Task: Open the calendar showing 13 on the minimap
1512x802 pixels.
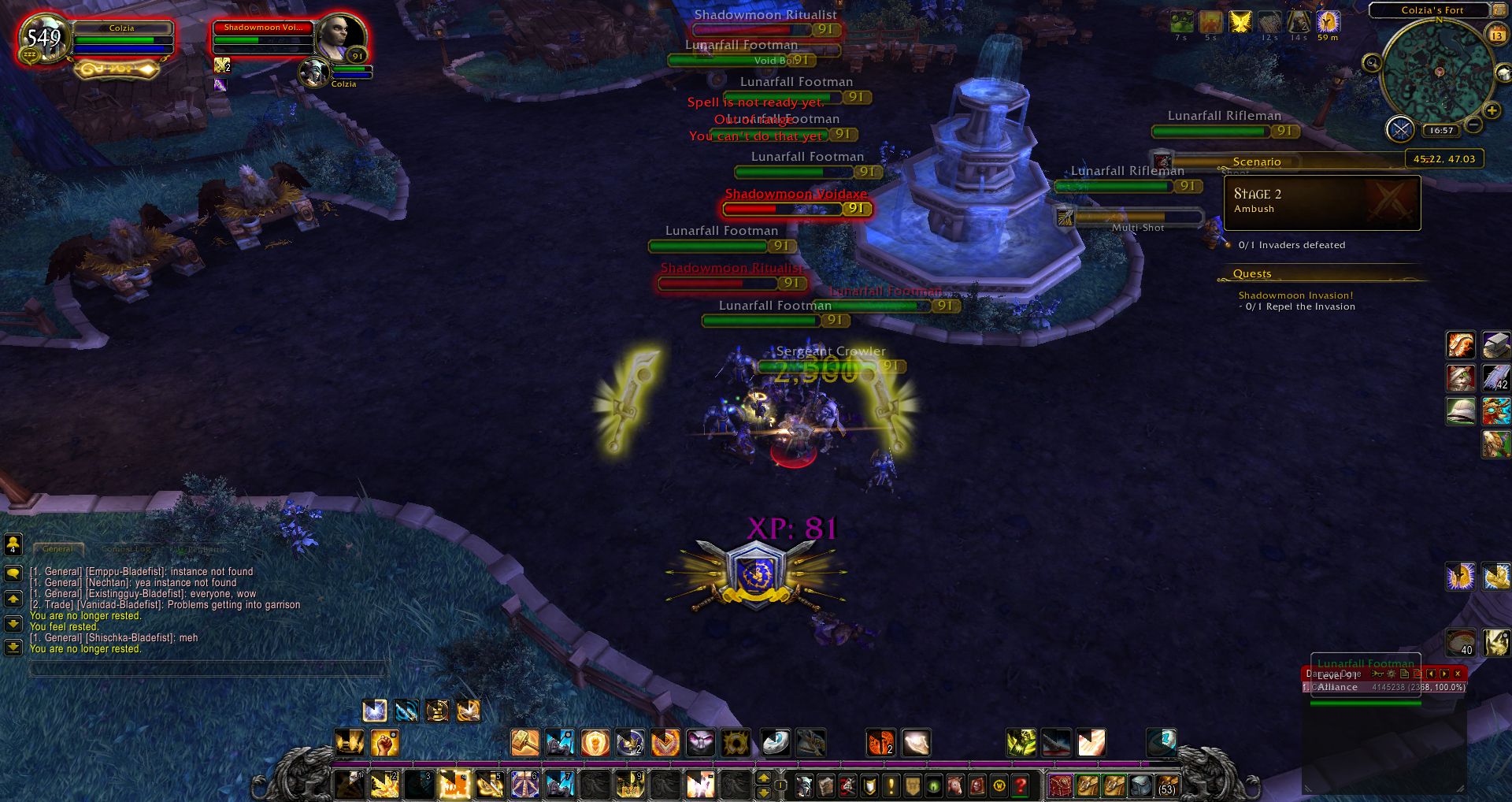Action: (1498, 35)
